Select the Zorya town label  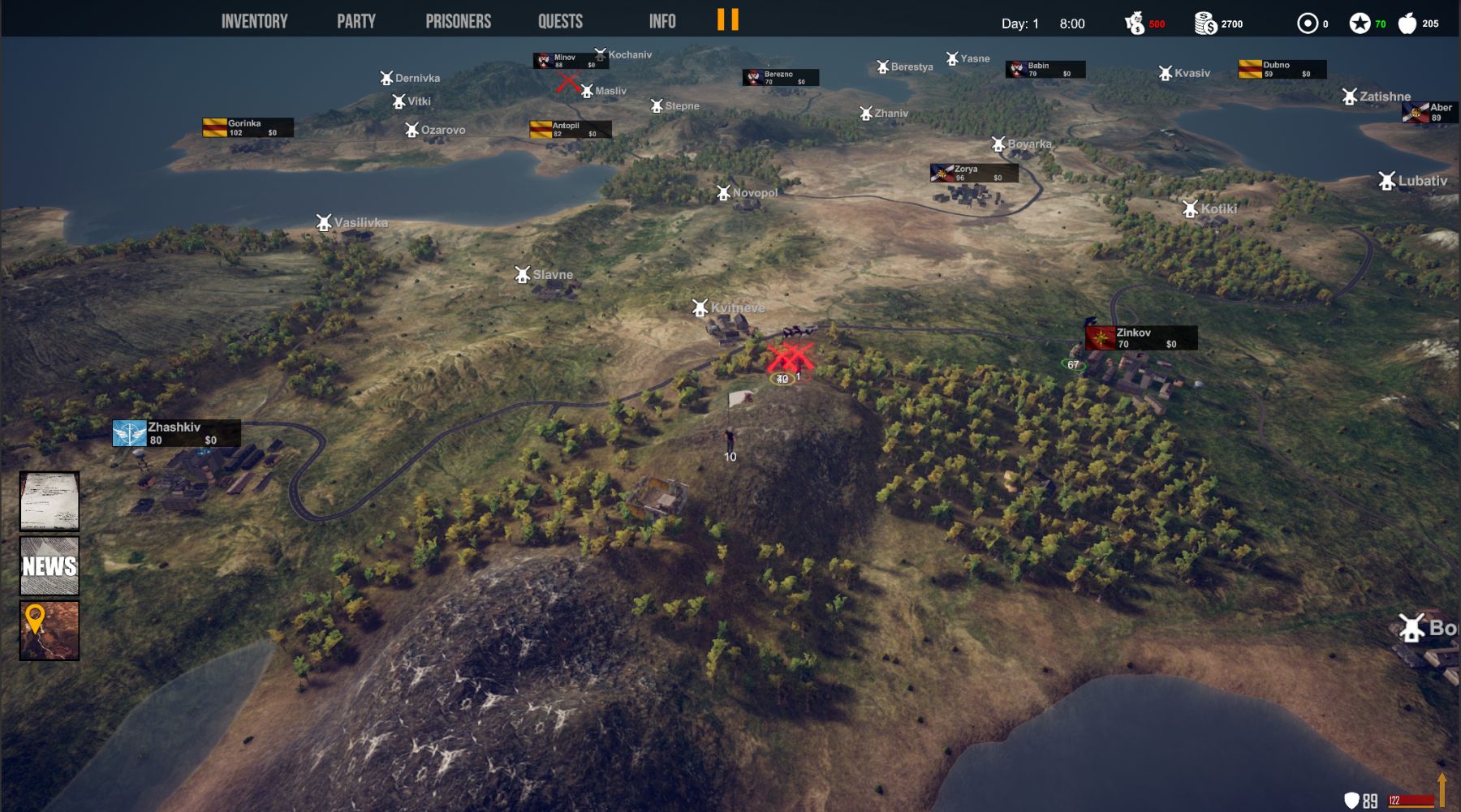point(973,173)
